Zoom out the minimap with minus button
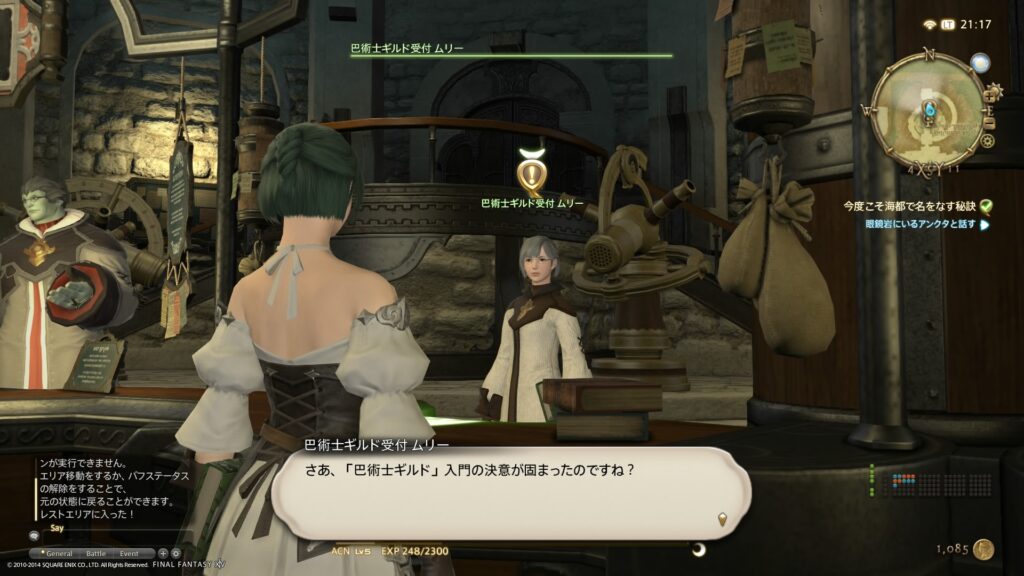 993,122
